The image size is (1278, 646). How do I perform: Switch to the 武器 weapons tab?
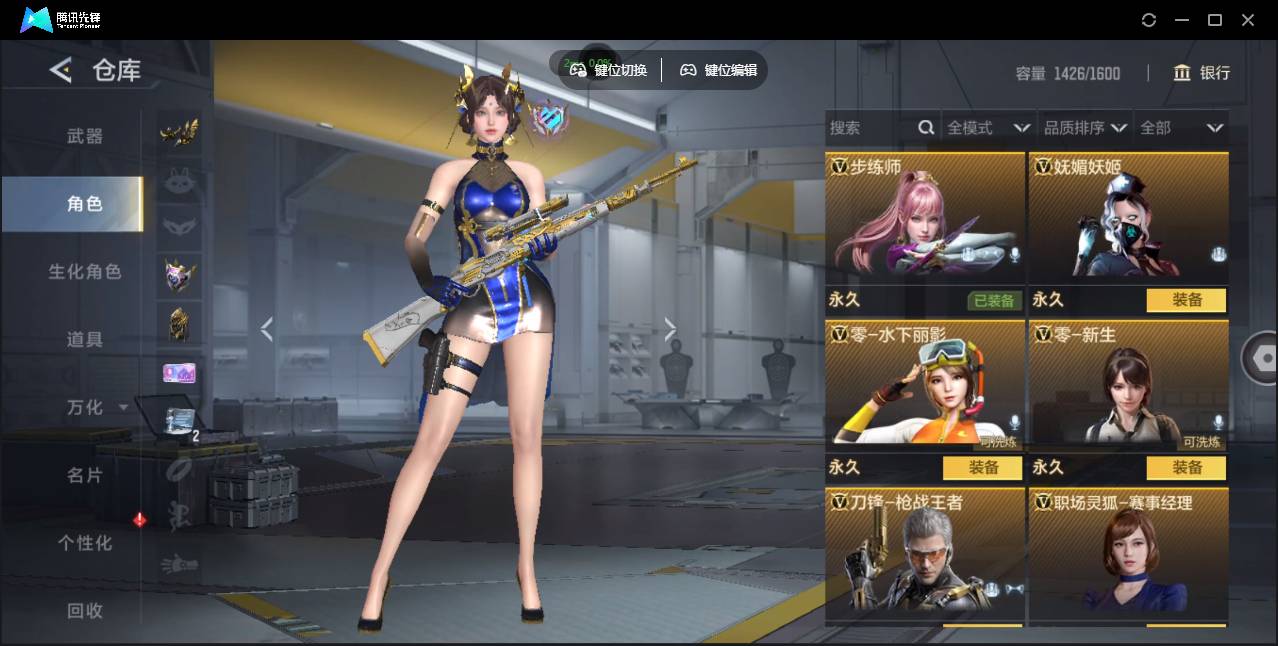(85, 136)
